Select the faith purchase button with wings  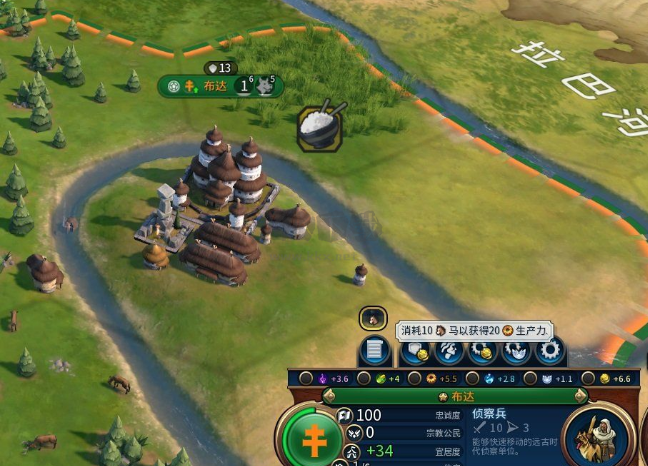[516, 351]
